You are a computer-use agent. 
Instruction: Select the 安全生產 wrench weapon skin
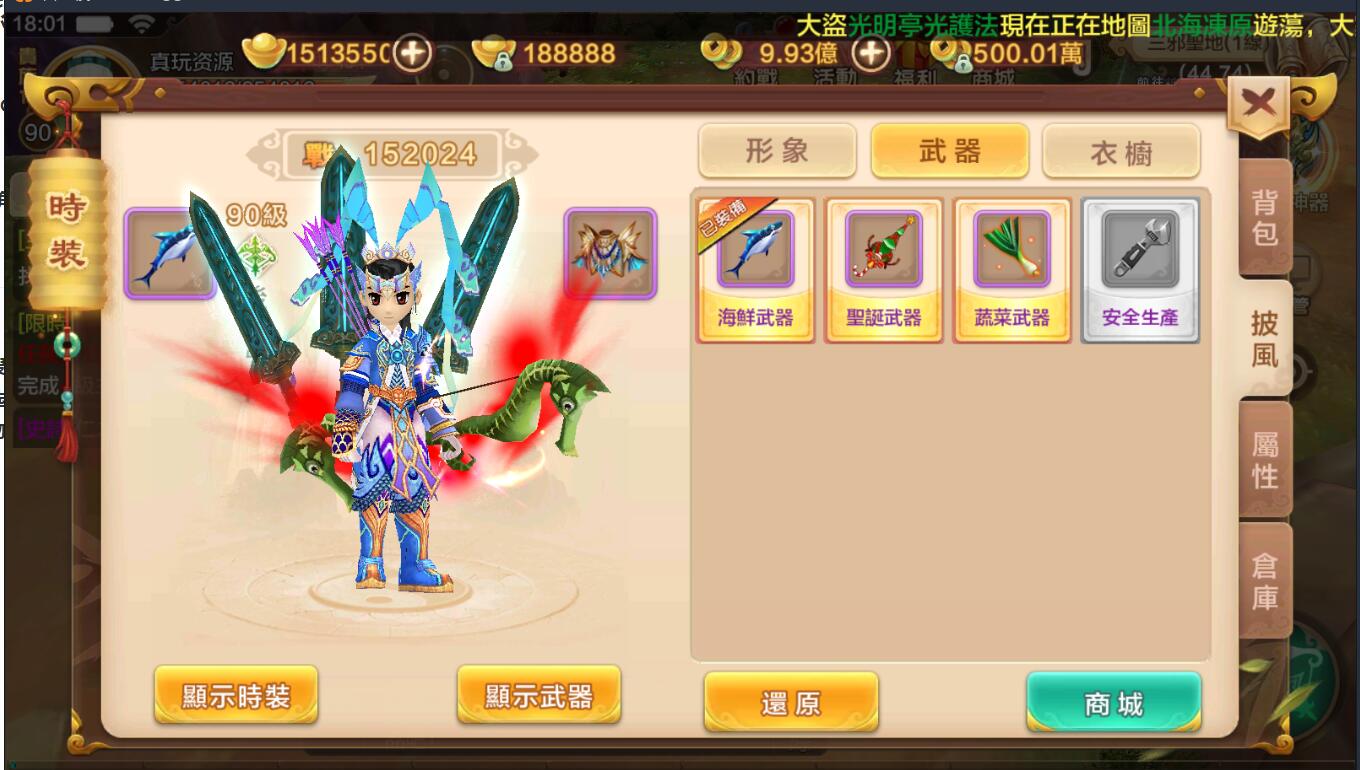click(x=1140, y=269)
